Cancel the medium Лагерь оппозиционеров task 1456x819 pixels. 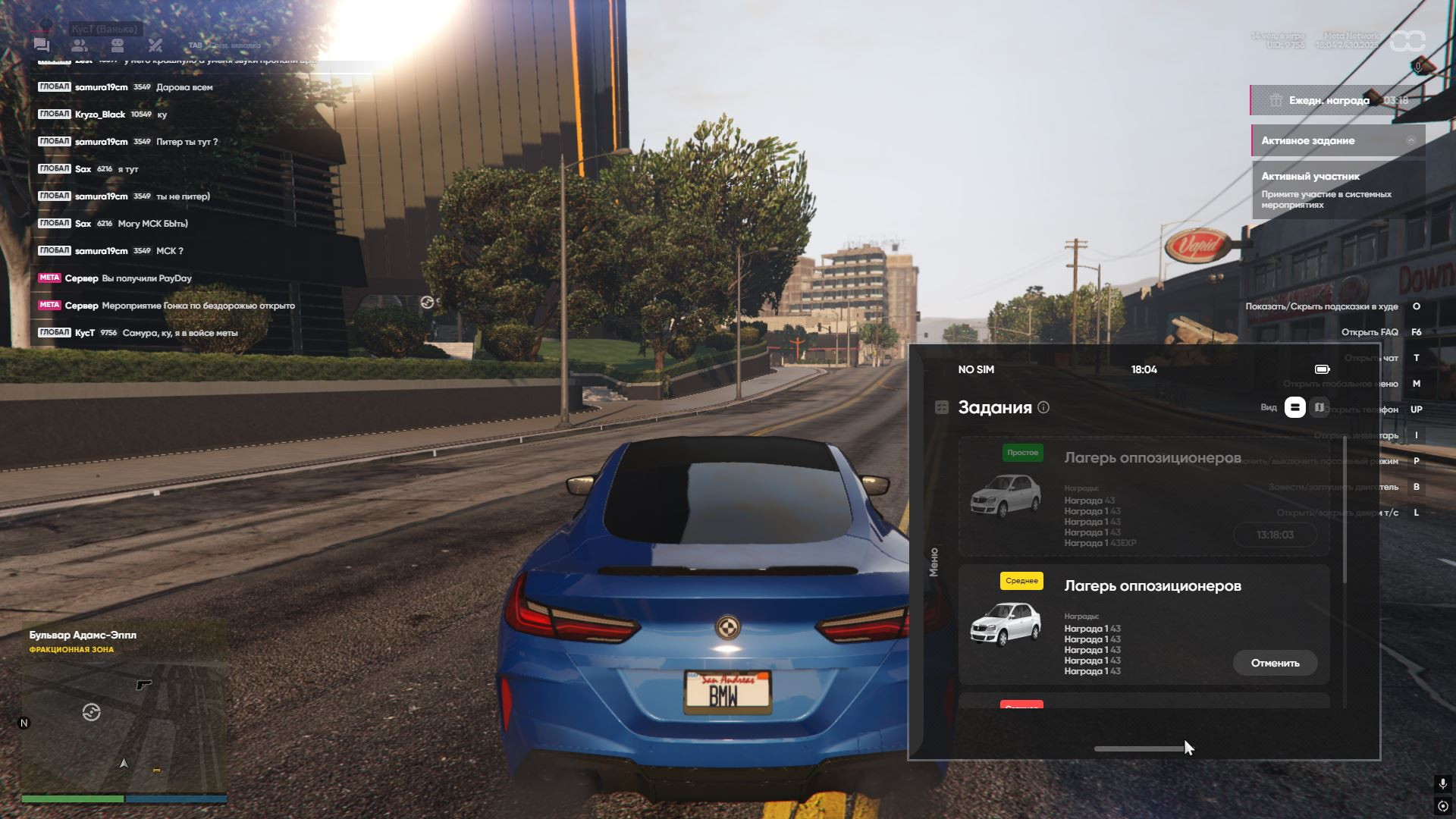[x=1275, y=663]
